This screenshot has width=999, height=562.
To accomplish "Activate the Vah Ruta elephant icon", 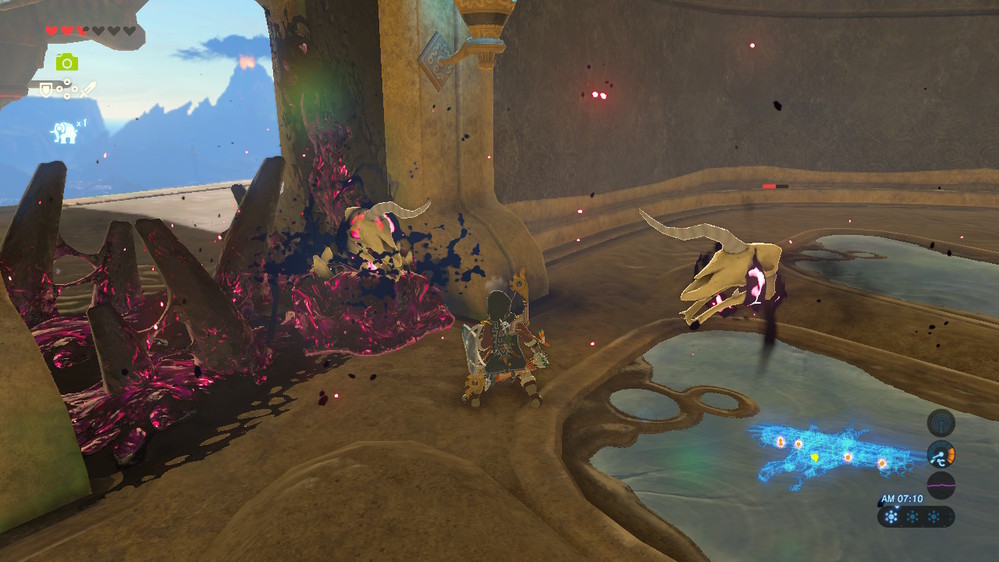I will click(x=65, y=132).
